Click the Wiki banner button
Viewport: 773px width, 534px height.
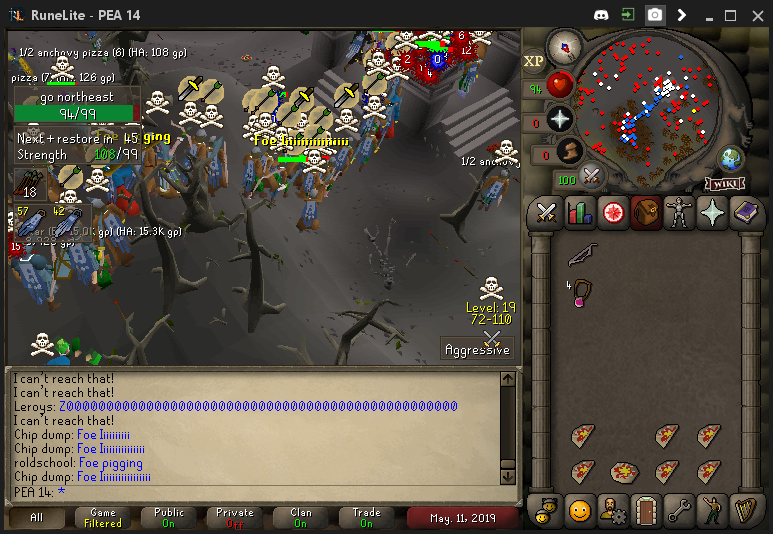725,183
